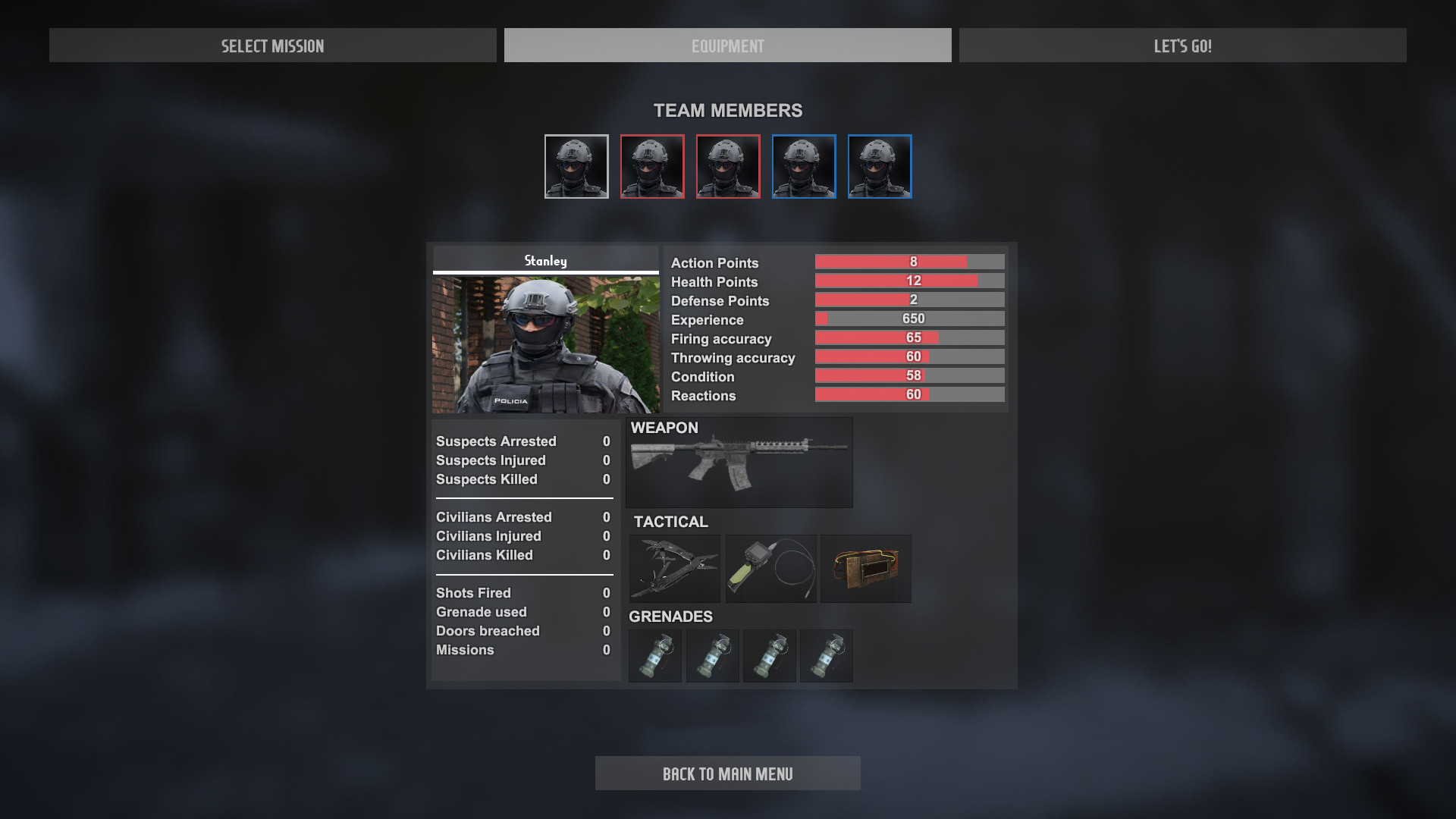
Task: Click the name field showing Stanley
Action: tap(545, 260)
